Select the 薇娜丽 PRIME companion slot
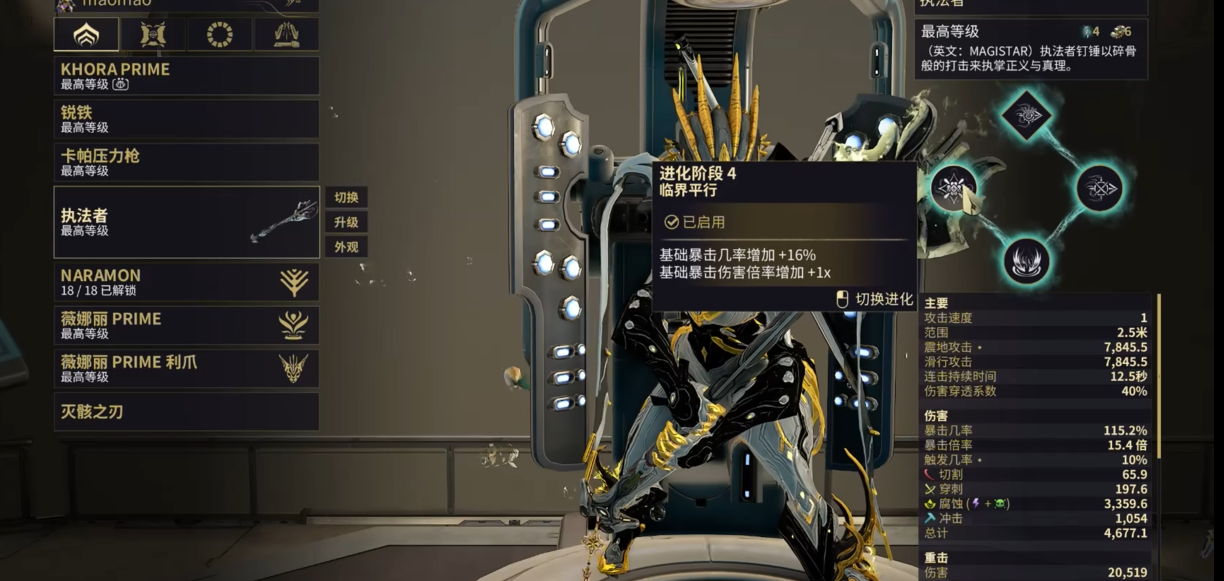The width and height of the screenshot is (1224, 581). (x=186, y=325)
